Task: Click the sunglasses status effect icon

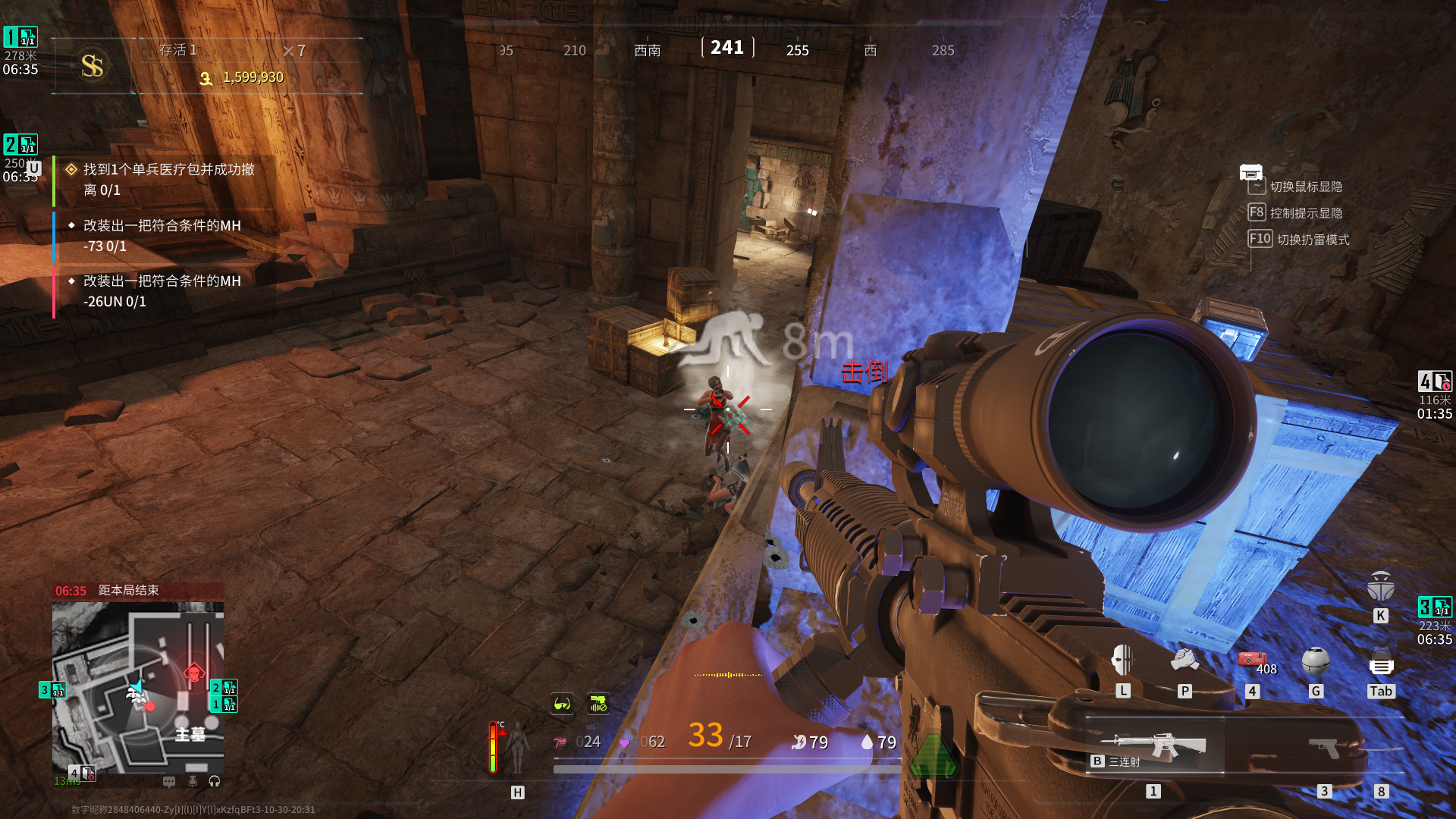Action: click(562, 704)
